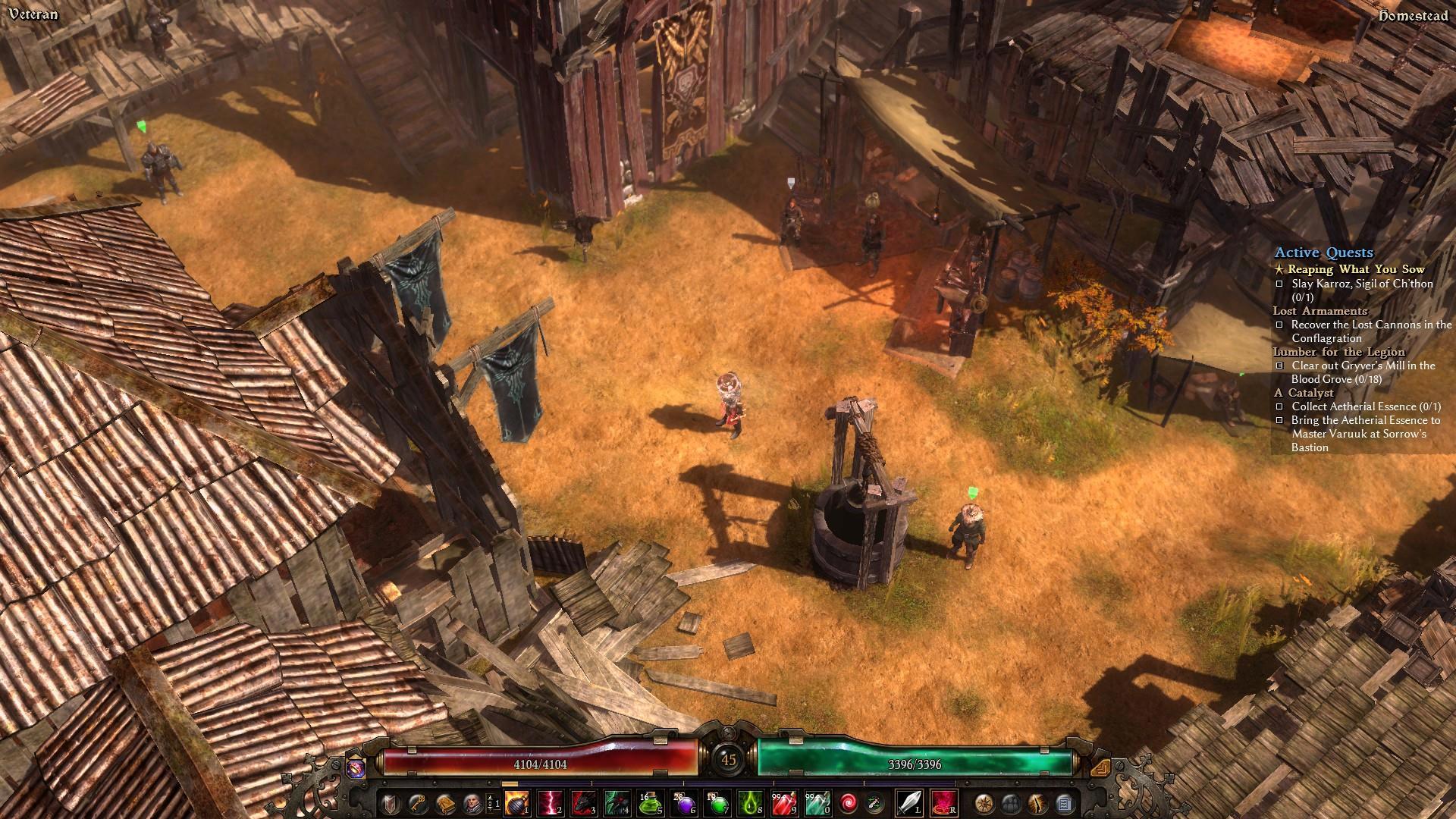Toggle the weapon swap button
Screen dimensions: 1456x819
[x=874, y=802]
